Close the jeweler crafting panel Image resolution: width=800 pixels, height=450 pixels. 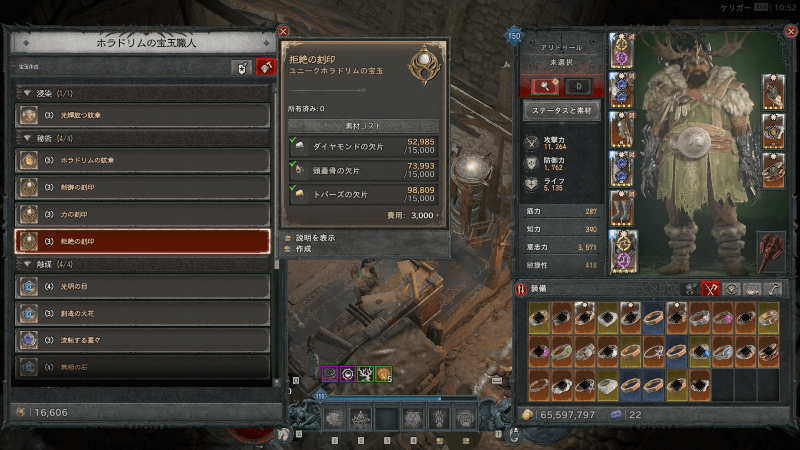pos(283,32)
